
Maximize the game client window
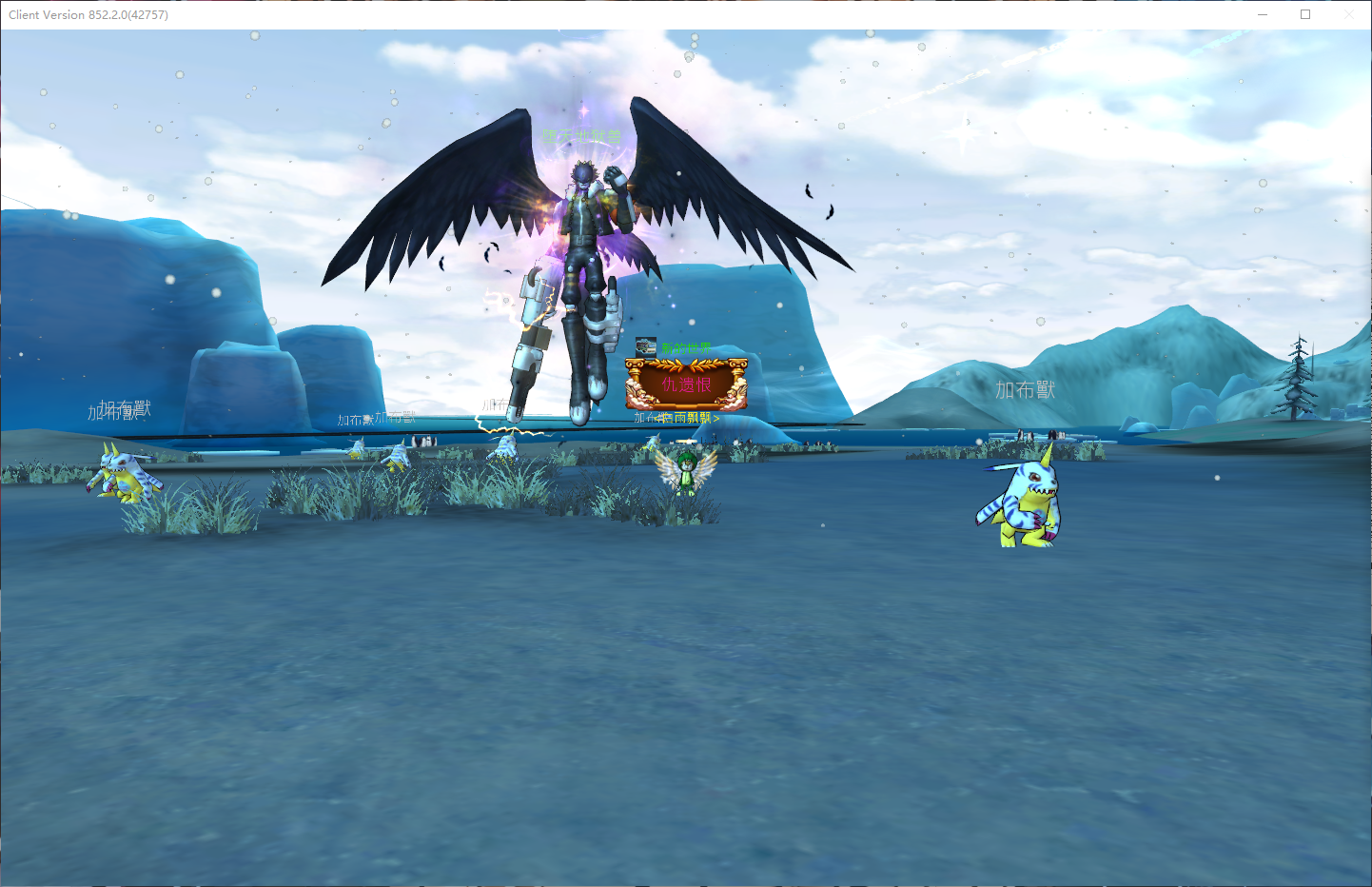pos(1305,14)
